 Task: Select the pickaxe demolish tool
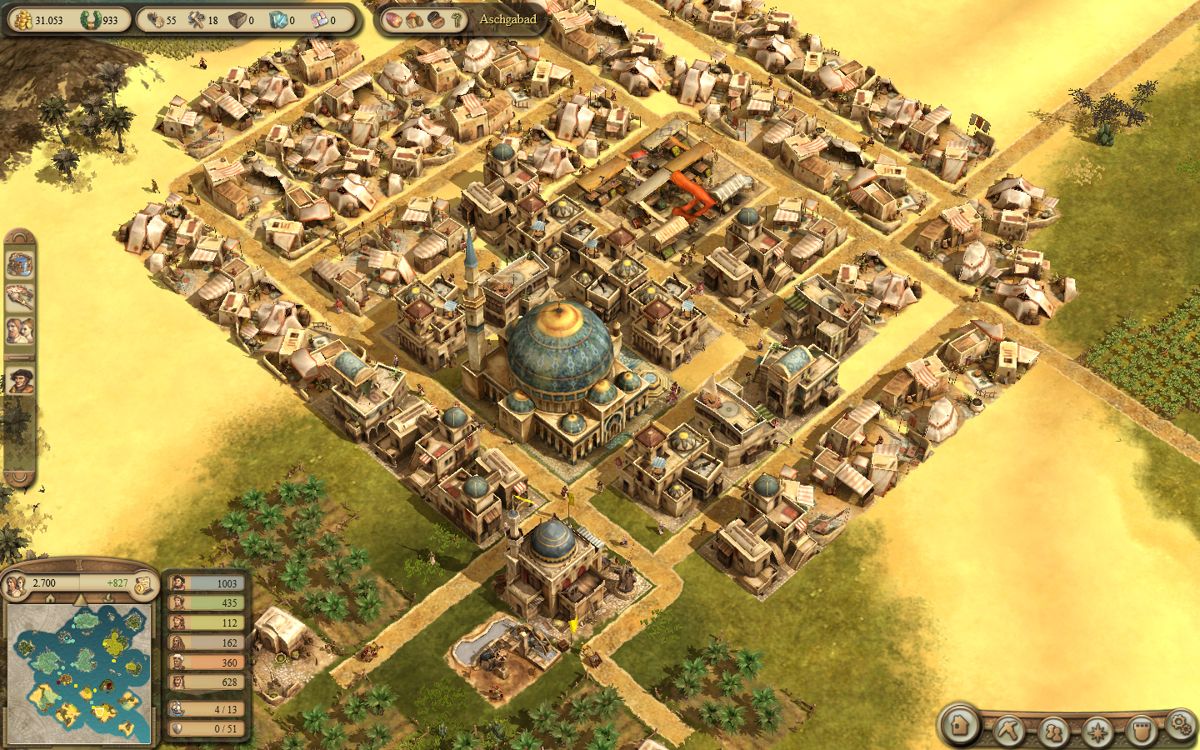pyautogui.click(x=1008, y=727)
